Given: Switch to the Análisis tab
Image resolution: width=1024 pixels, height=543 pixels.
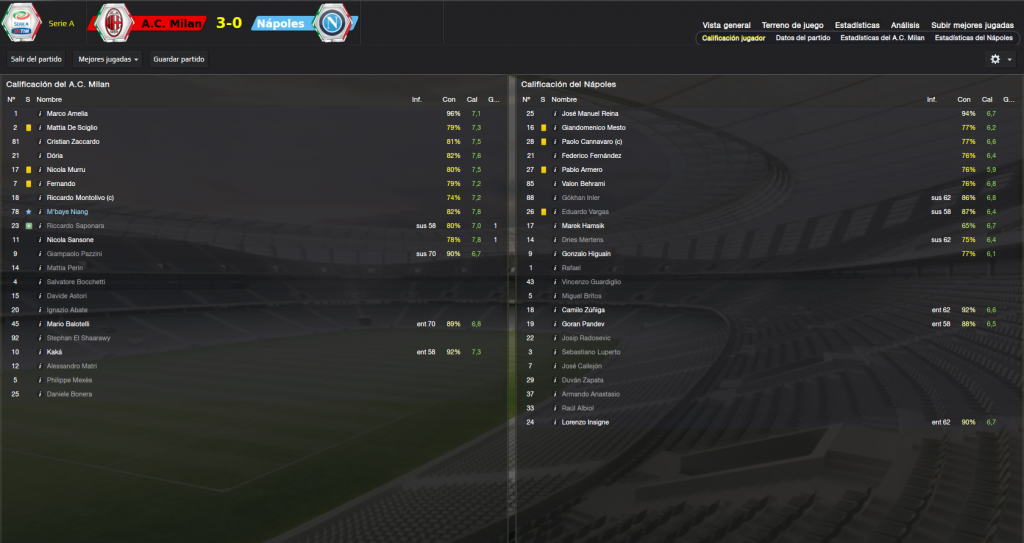Looking at the screenshot, I should (905, 25).
